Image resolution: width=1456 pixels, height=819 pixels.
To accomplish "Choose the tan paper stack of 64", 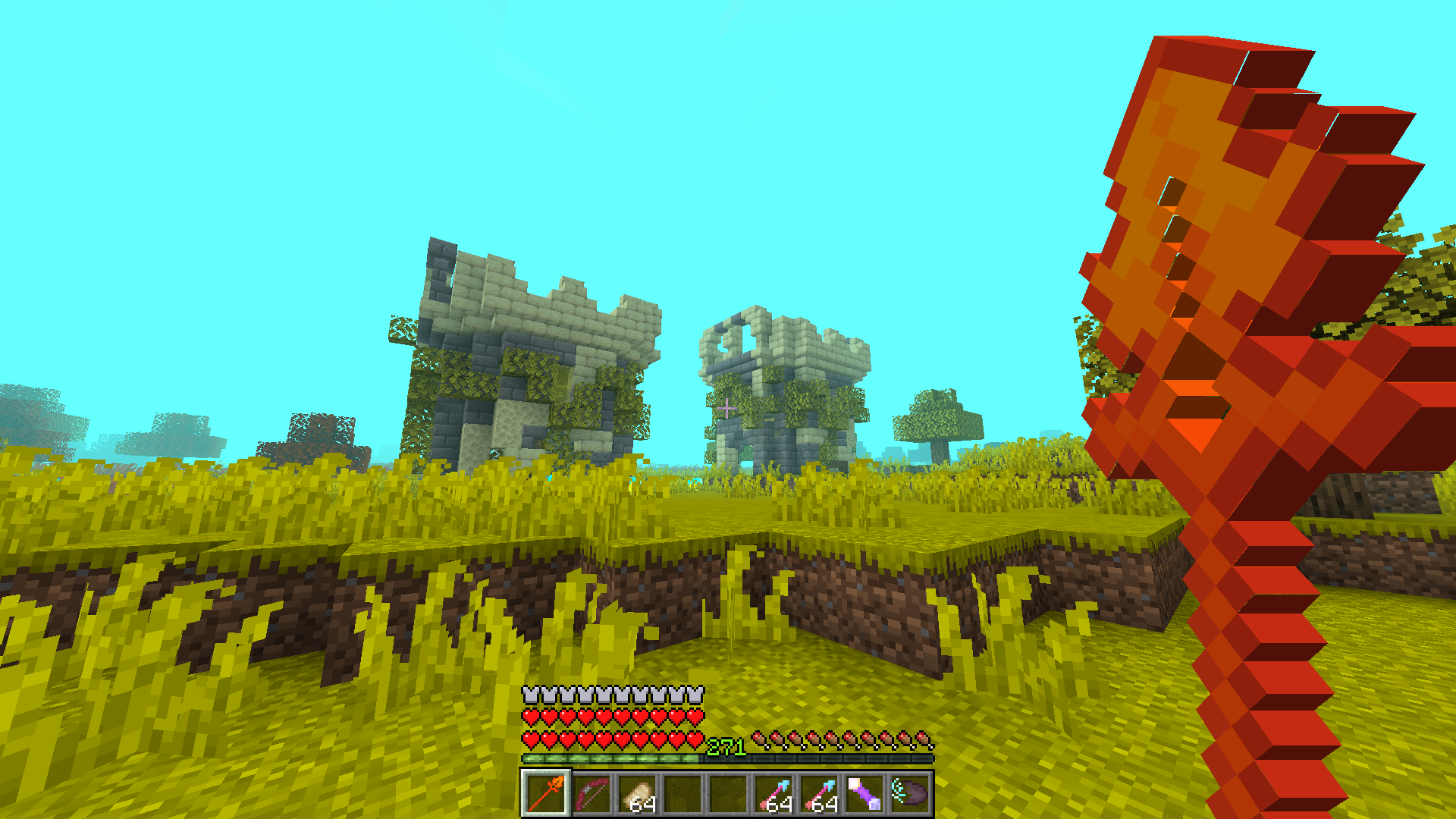I will point(636,793).
